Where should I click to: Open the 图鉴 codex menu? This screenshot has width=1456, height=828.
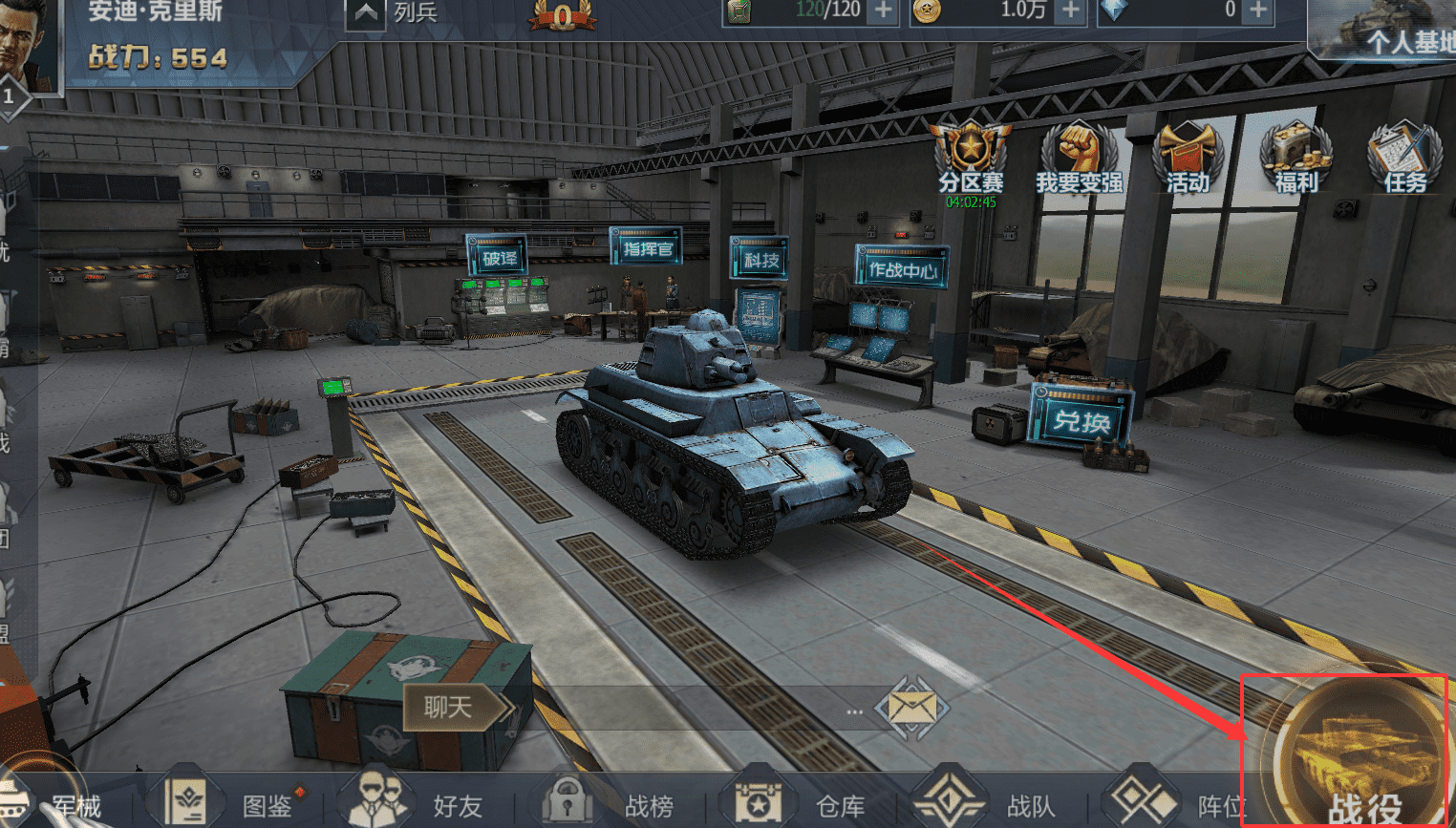(x=229, y=804)
